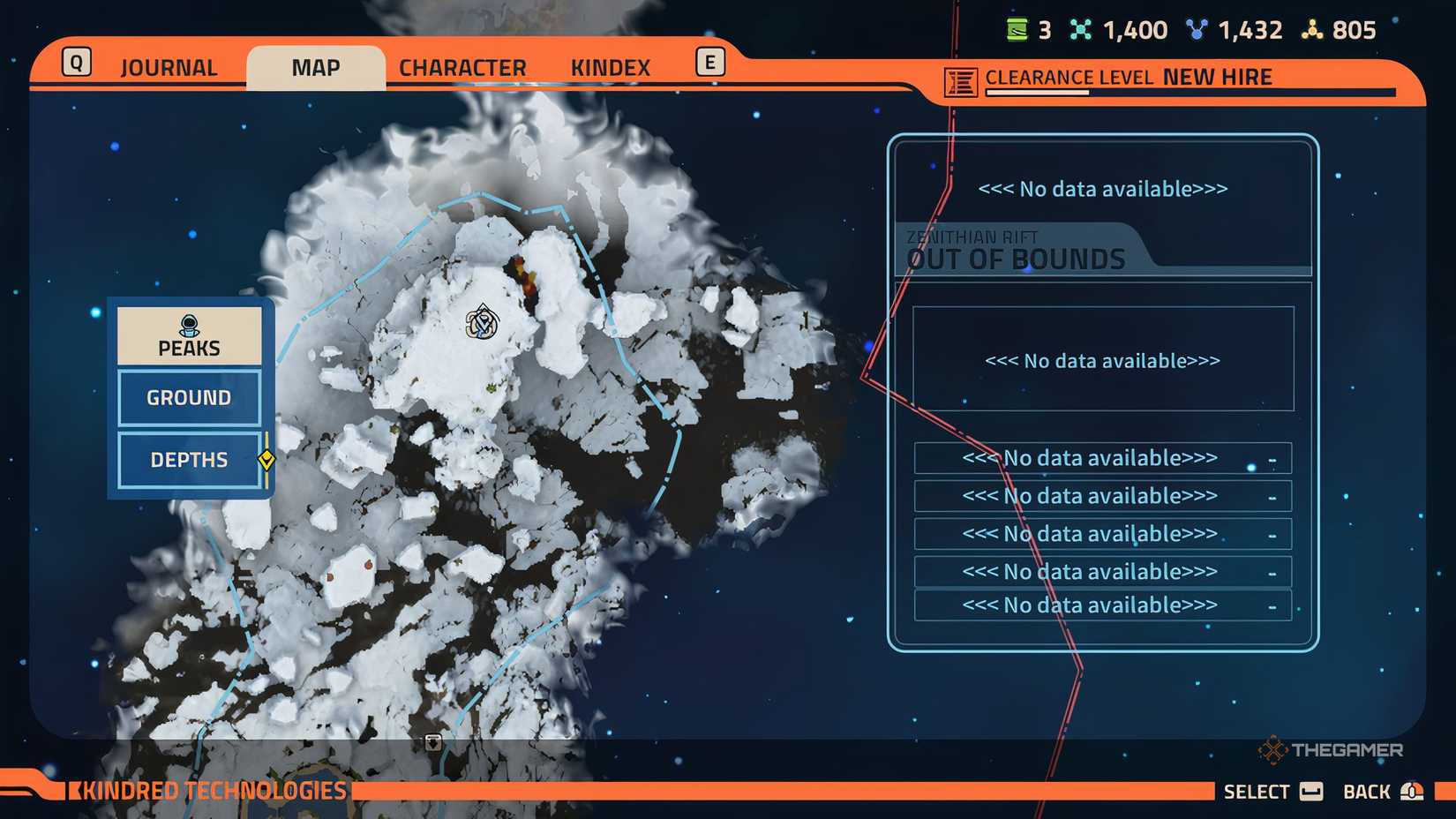Select the Peaks map layer
Viewport: 1456px width, 819px height.
(188, 348)
